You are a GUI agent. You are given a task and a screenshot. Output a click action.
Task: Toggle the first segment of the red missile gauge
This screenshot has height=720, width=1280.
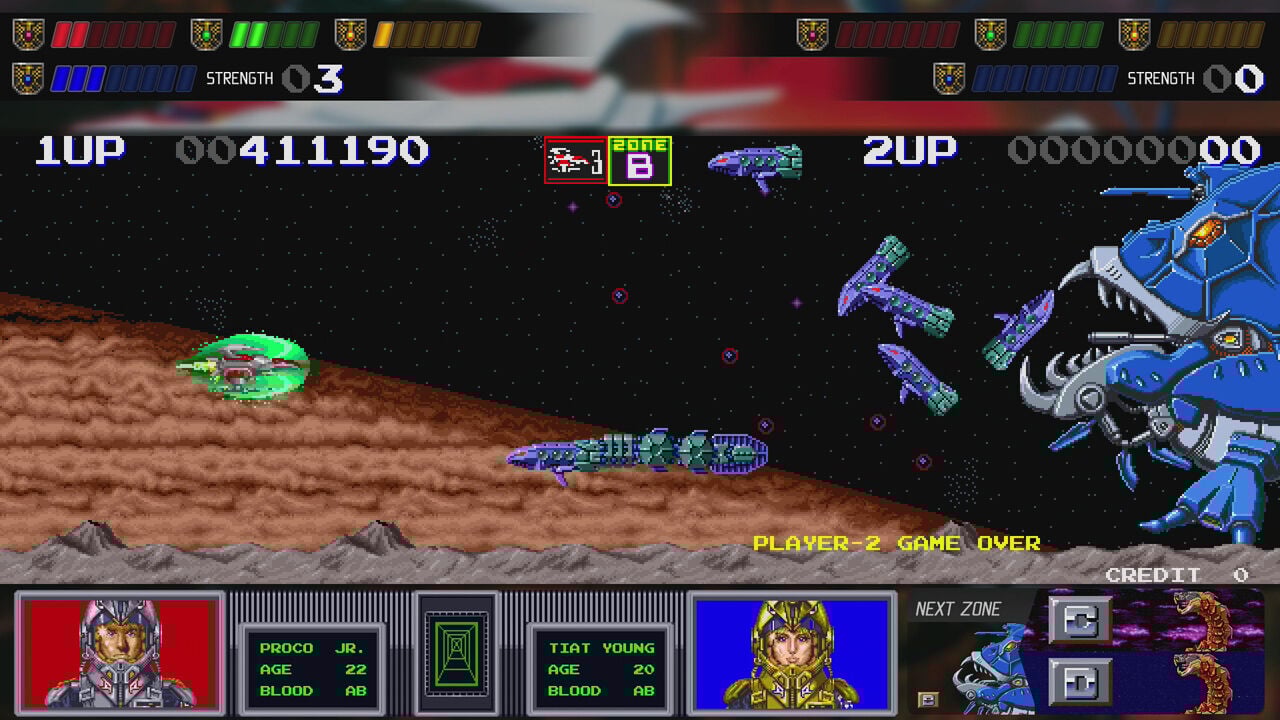pos(62,33)
